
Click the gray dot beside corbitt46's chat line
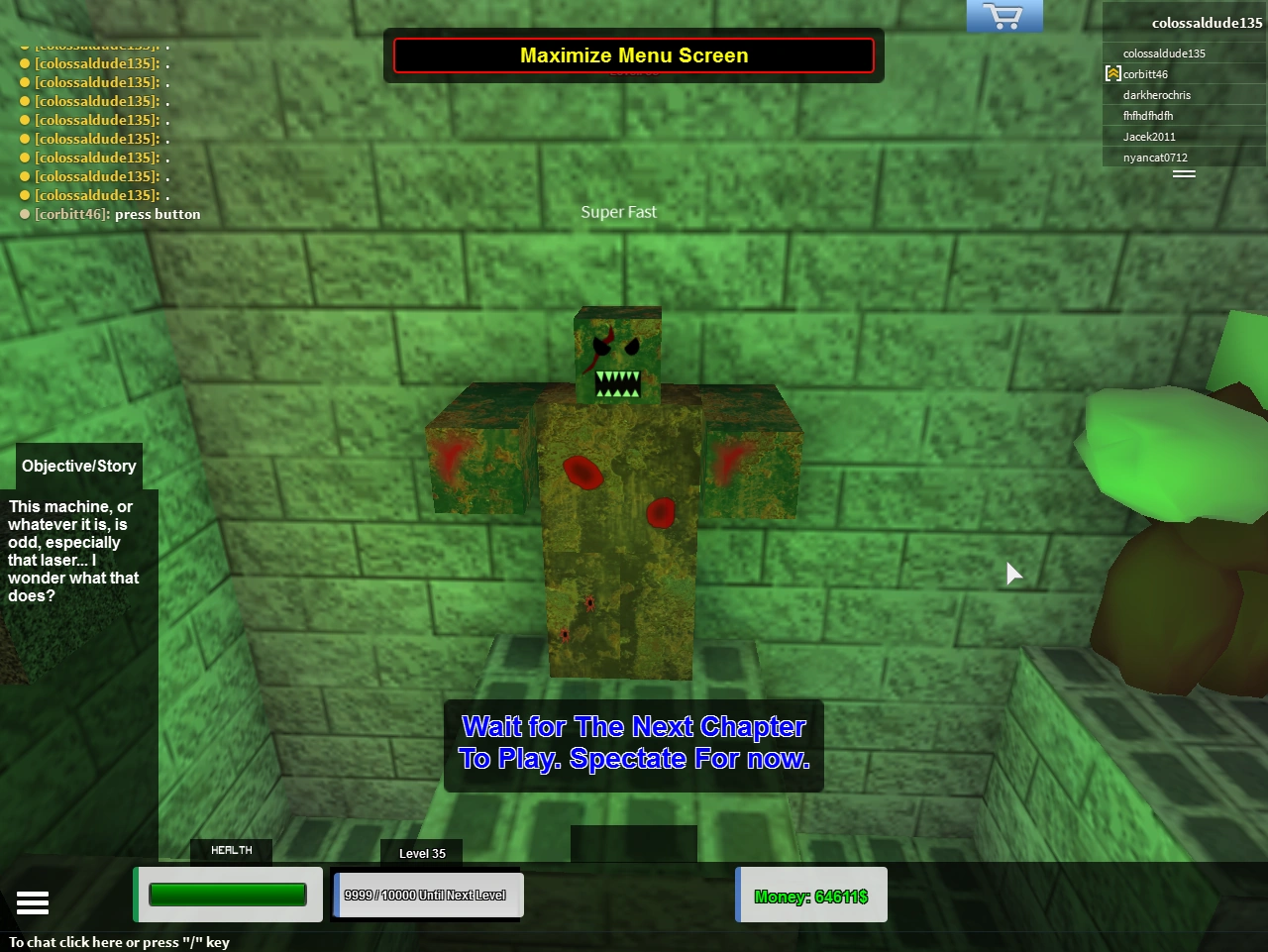pos(23,214)
